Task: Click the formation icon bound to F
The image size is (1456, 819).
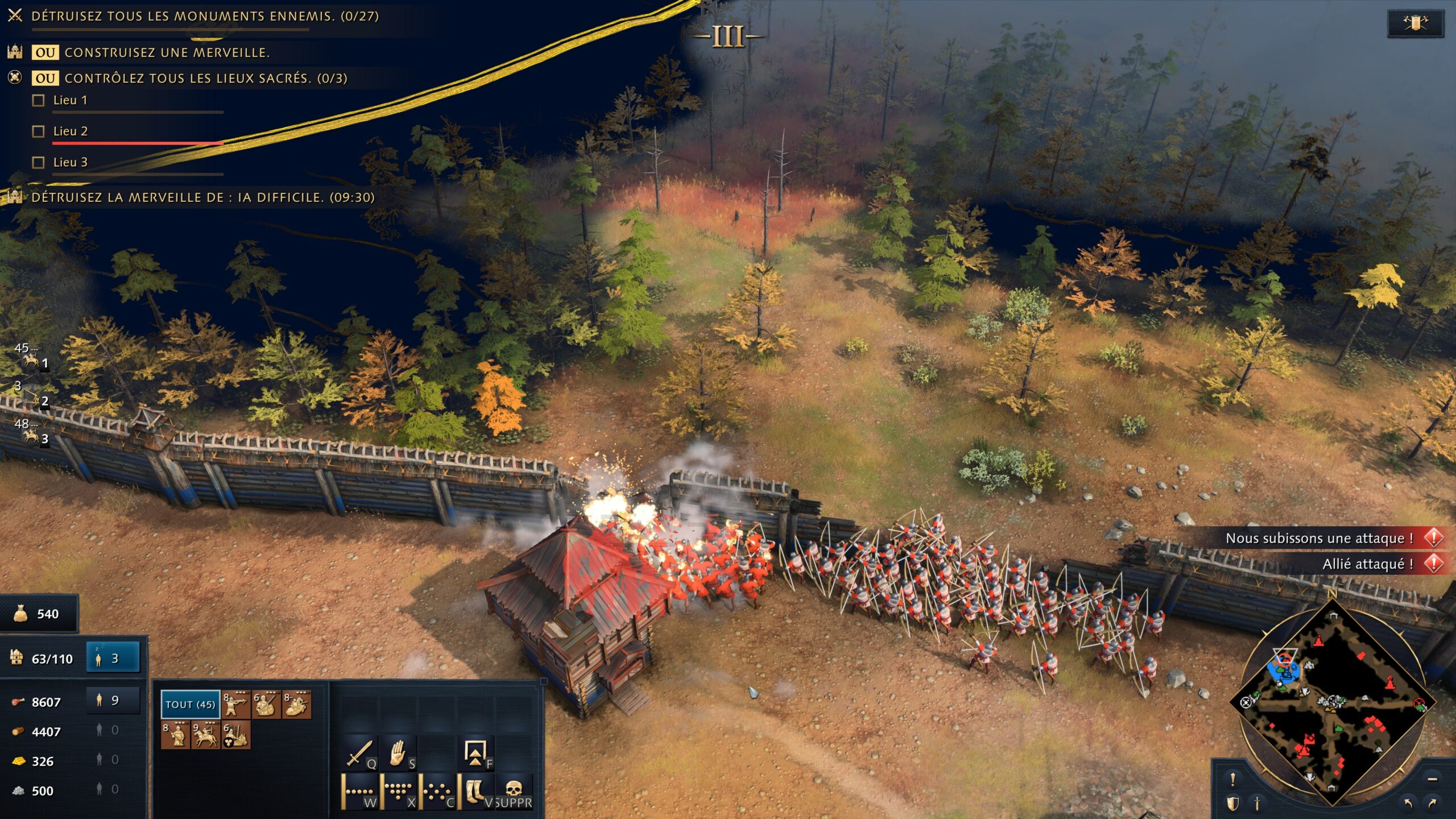Action: point(475,753)
